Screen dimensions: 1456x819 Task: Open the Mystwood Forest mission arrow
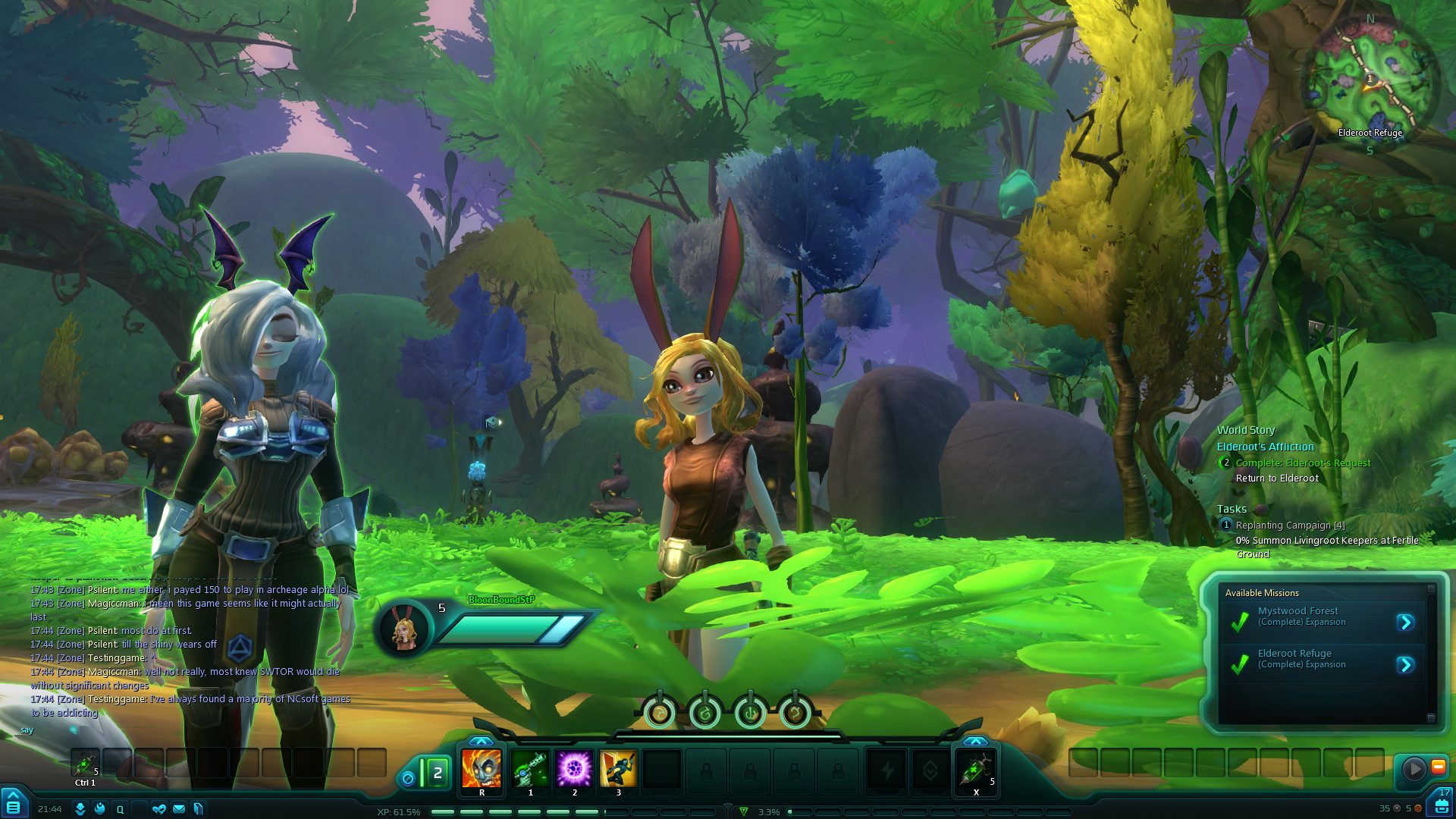pyautogui.click(x=1405, y=623)
